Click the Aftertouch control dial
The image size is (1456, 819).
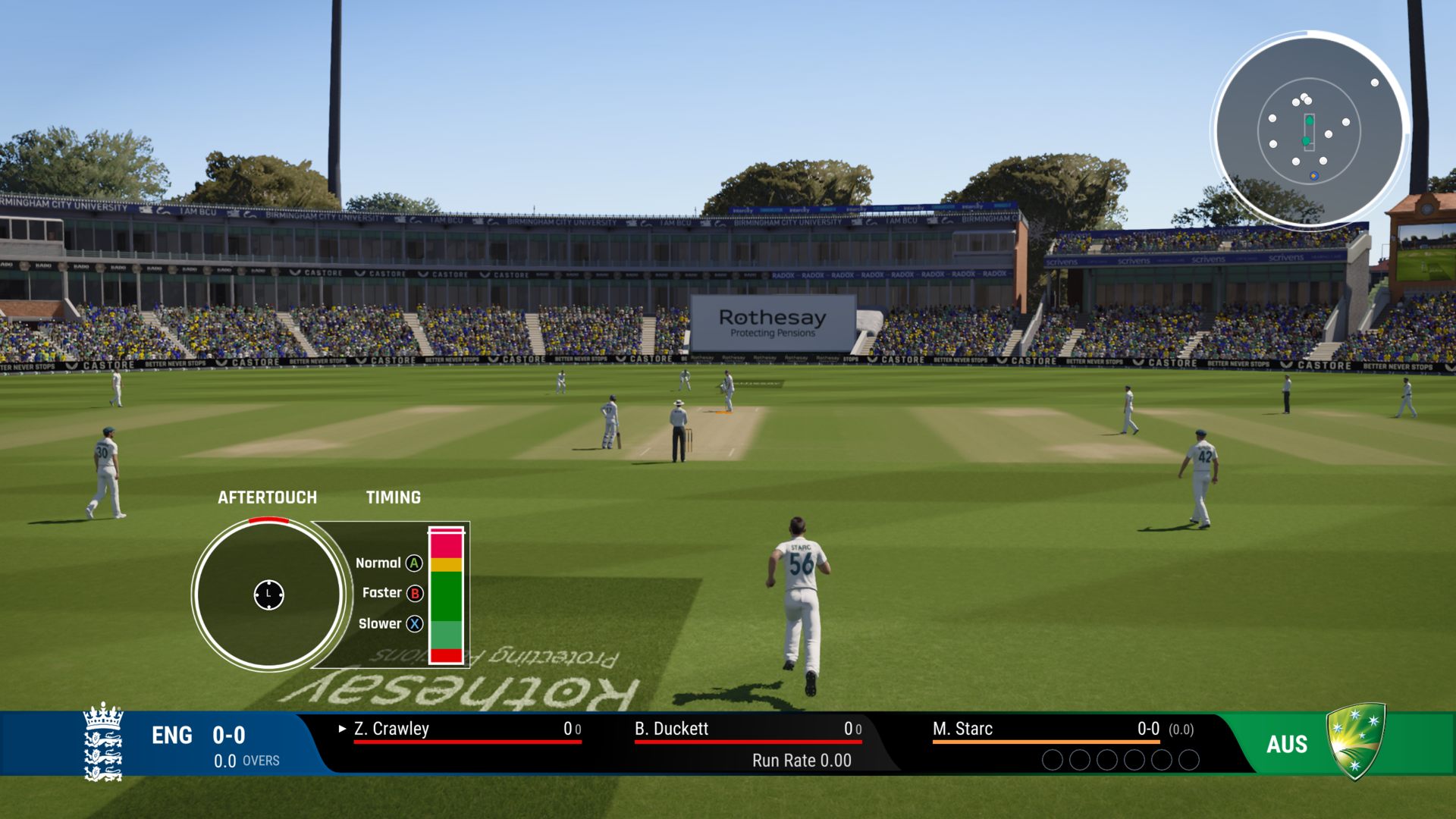(x=268, y=595)
